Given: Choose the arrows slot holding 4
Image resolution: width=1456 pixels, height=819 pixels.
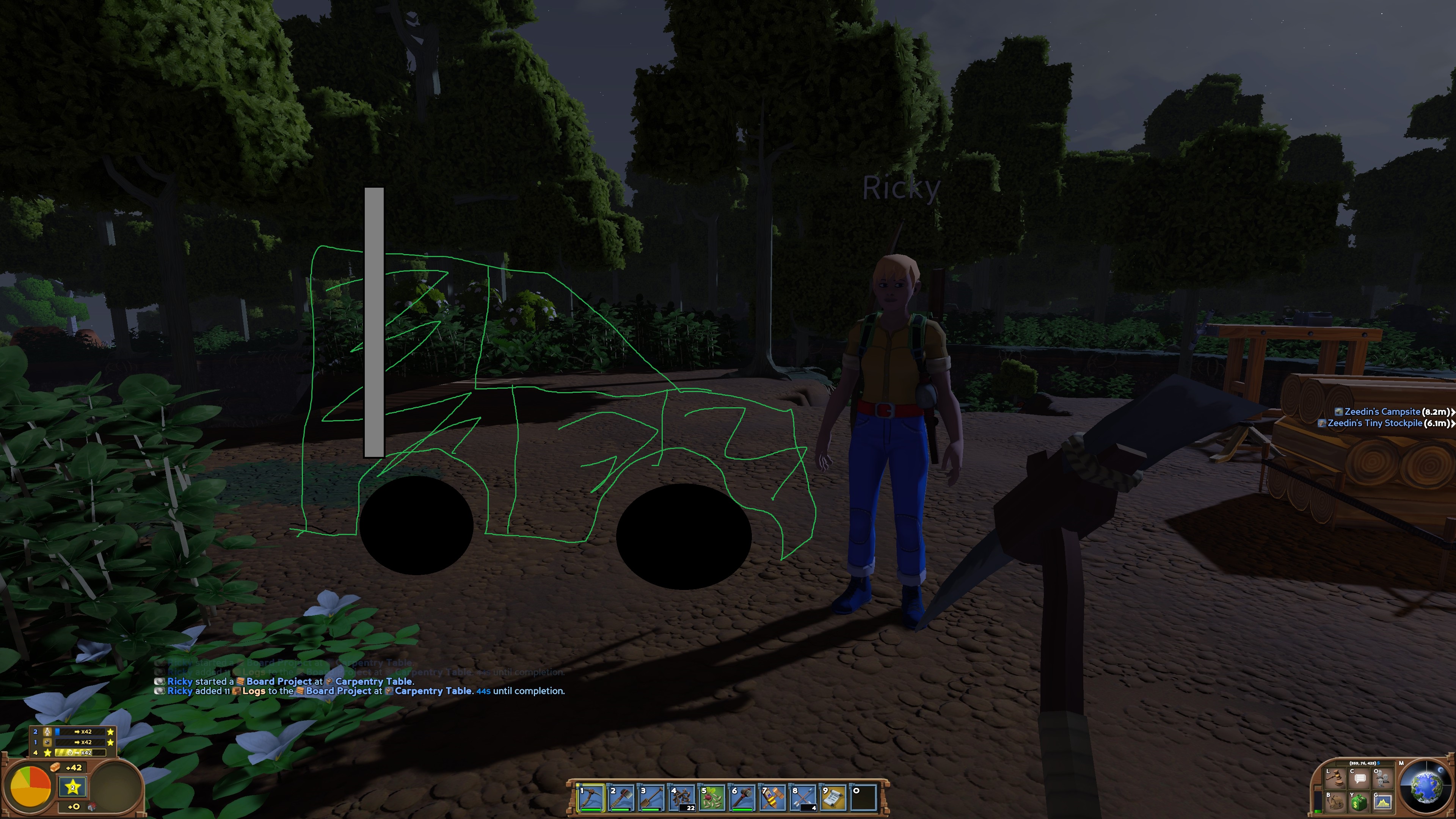Looking at the screenshot, I should coord(803,797).
